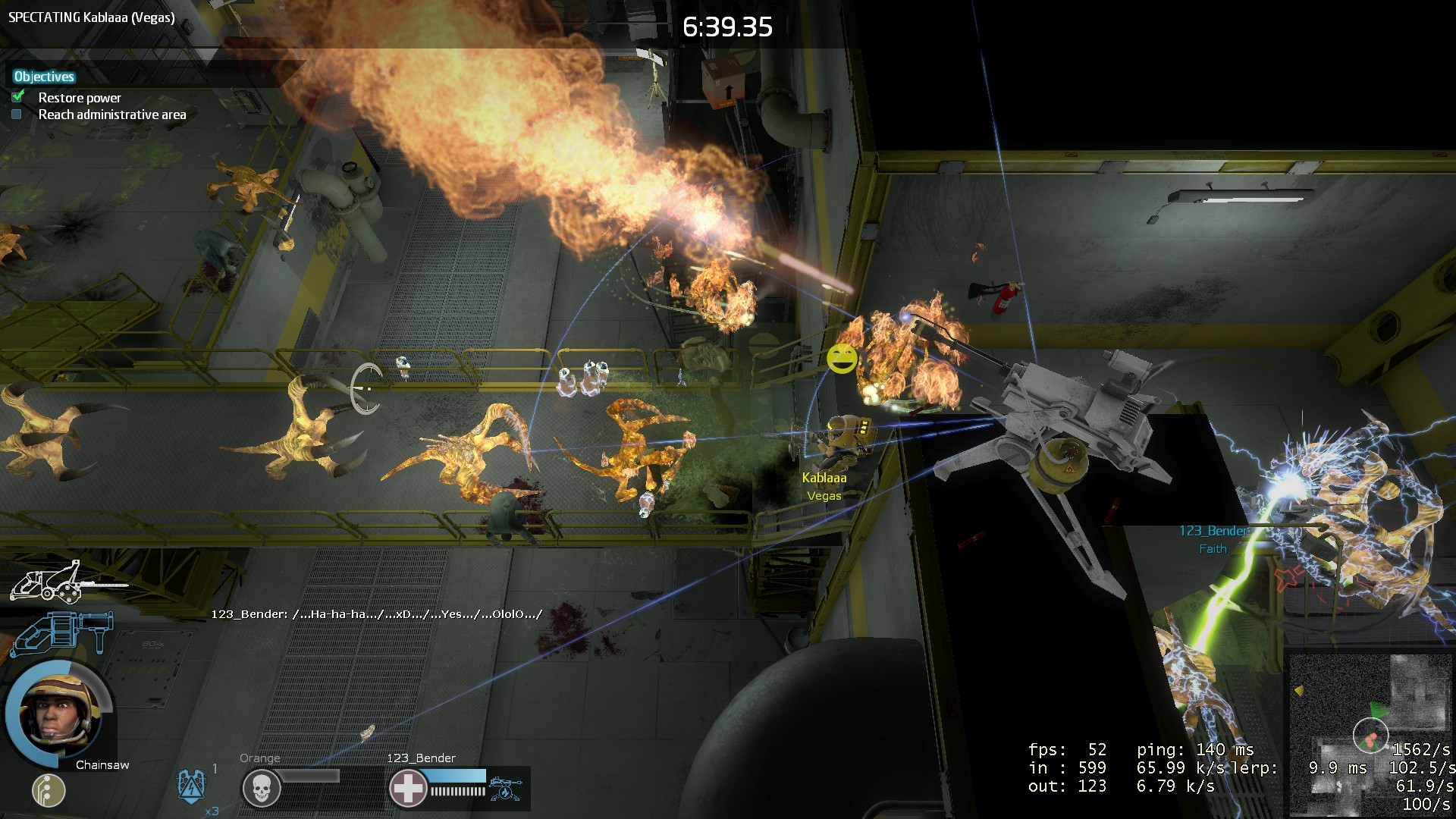1456x819 pixels.
Task: Toggle the green checkmark in the Objectives panel
Action: click(17, 98)
